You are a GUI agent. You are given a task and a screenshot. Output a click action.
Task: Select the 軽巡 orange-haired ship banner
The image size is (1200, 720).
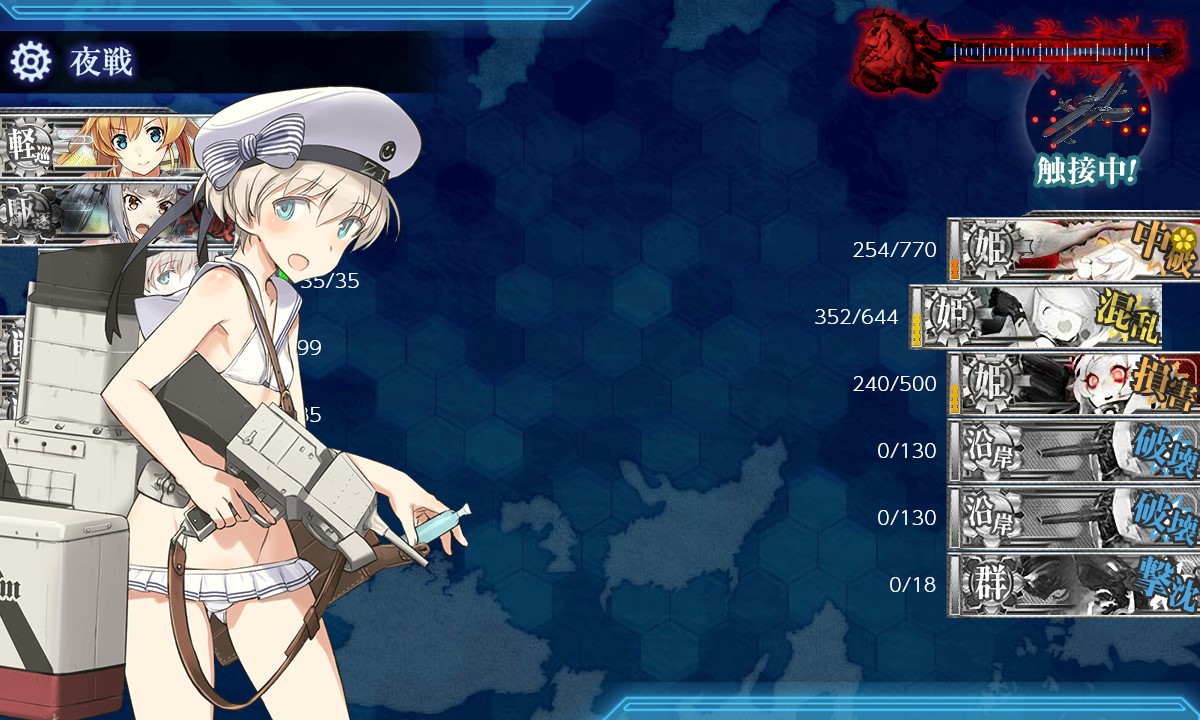coord(100,143)
